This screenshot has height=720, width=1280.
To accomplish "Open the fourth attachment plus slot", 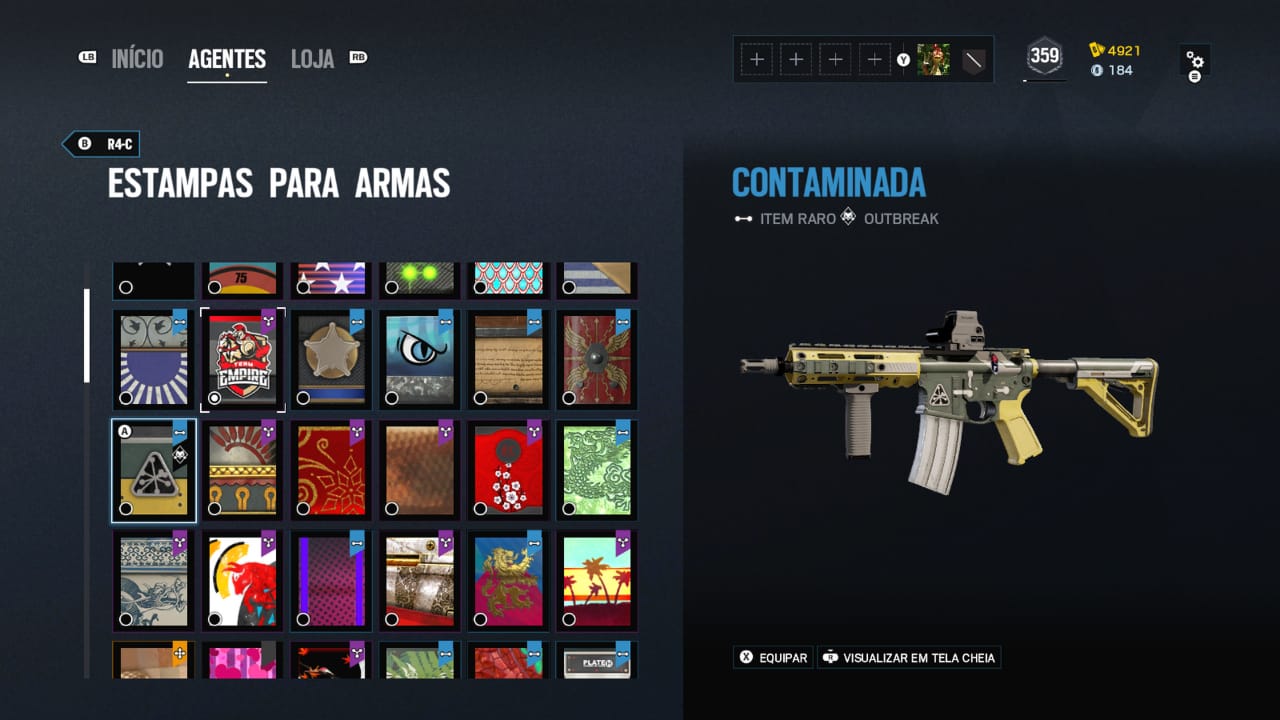I will coord(874,59).
